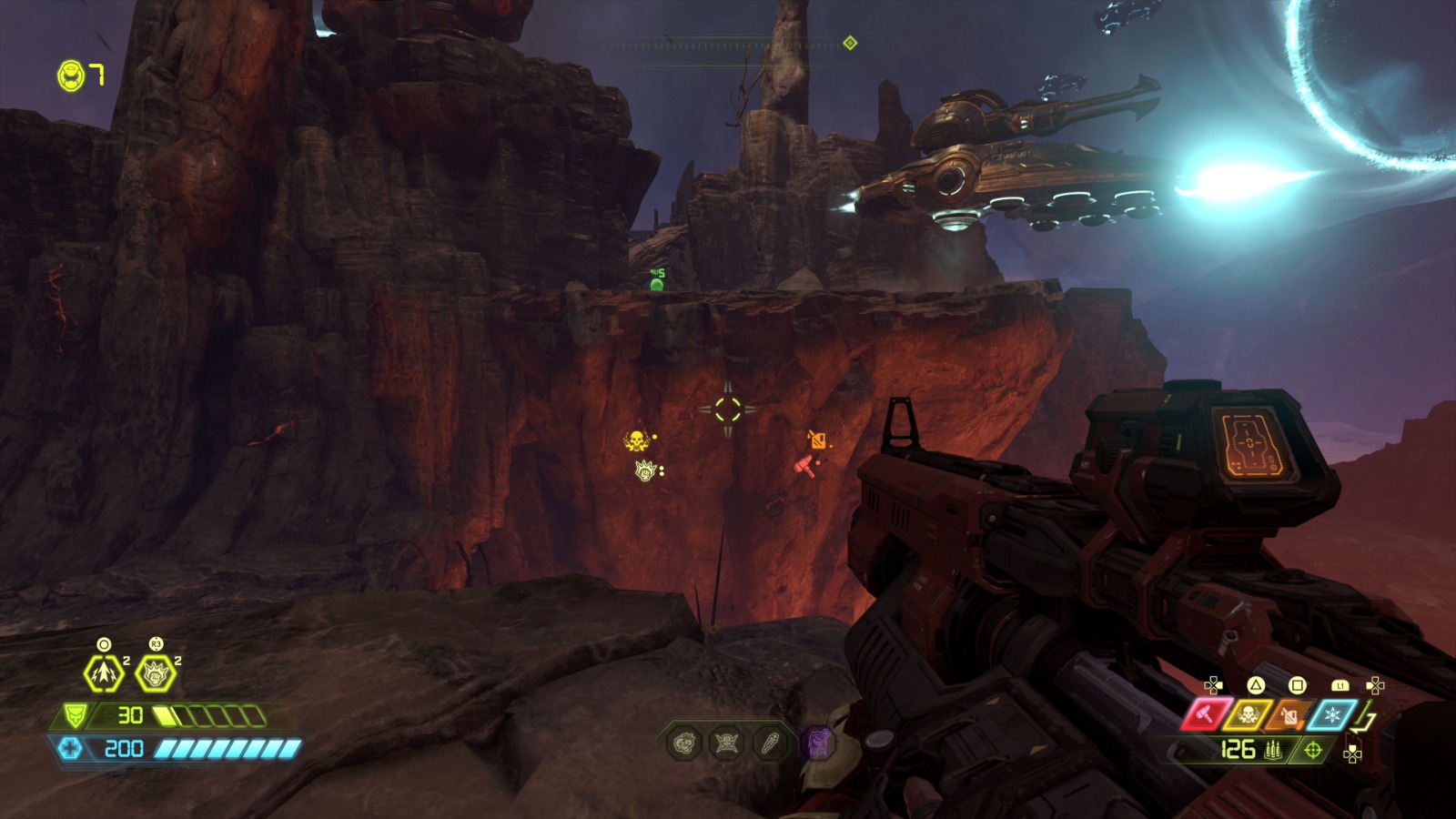Expand the left D-pad weapon selector
Viewport: 1456px width, 819px height.
click(x=1214, y=685)
